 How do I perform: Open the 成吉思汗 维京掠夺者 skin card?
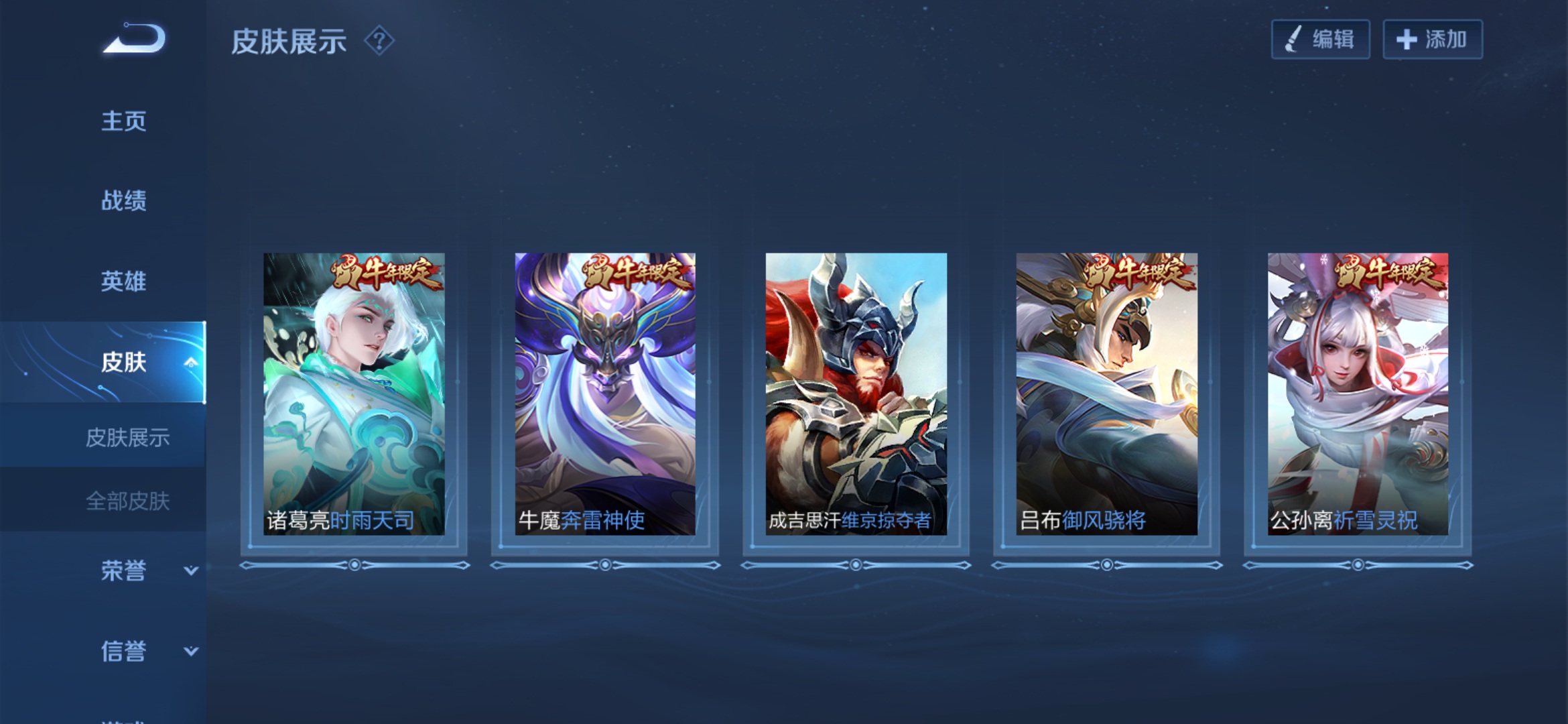[x=856, y=394]
